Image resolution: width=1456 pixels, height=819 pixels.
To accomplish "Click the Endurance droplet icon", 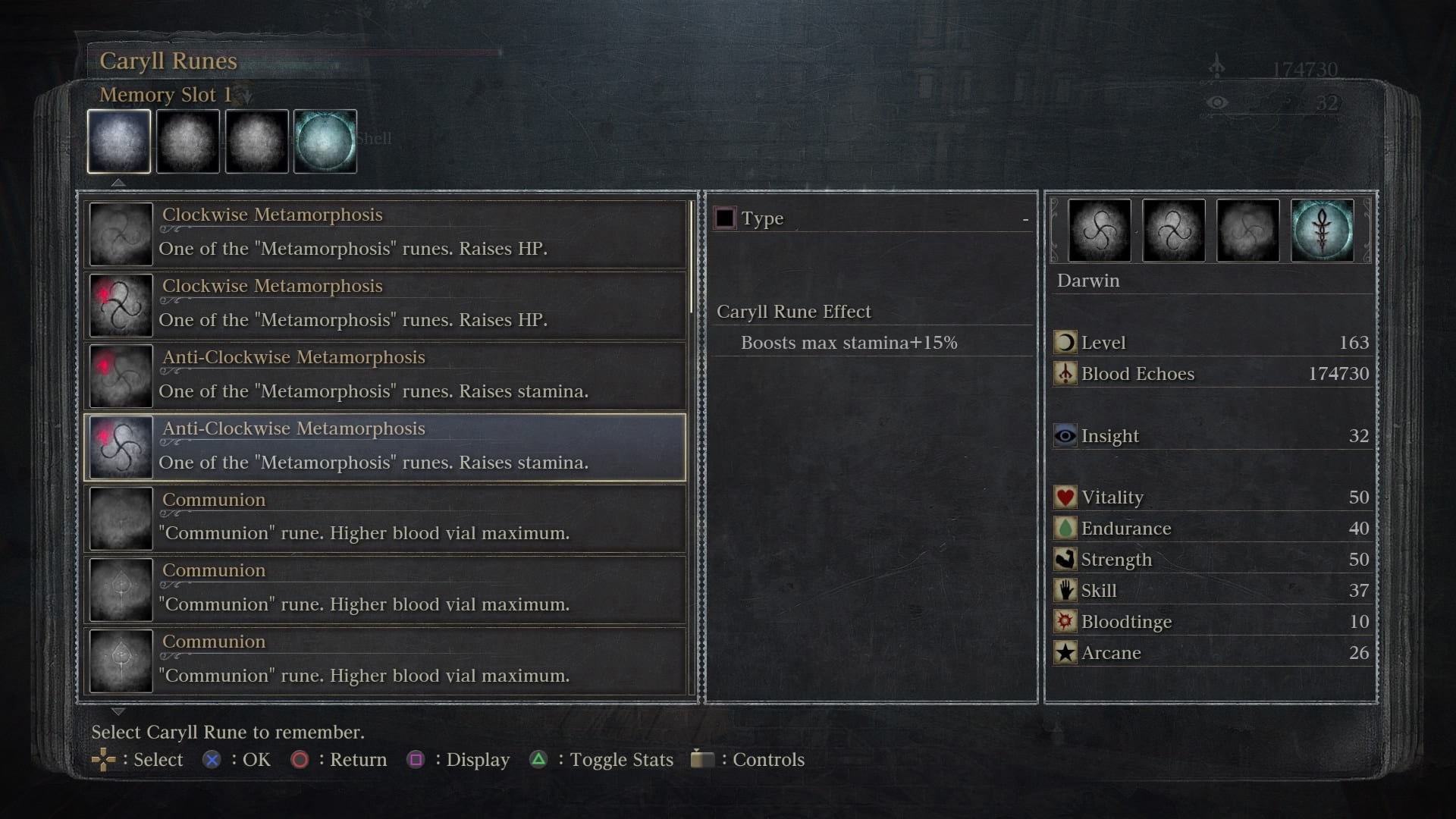I will coord(1065,529).
